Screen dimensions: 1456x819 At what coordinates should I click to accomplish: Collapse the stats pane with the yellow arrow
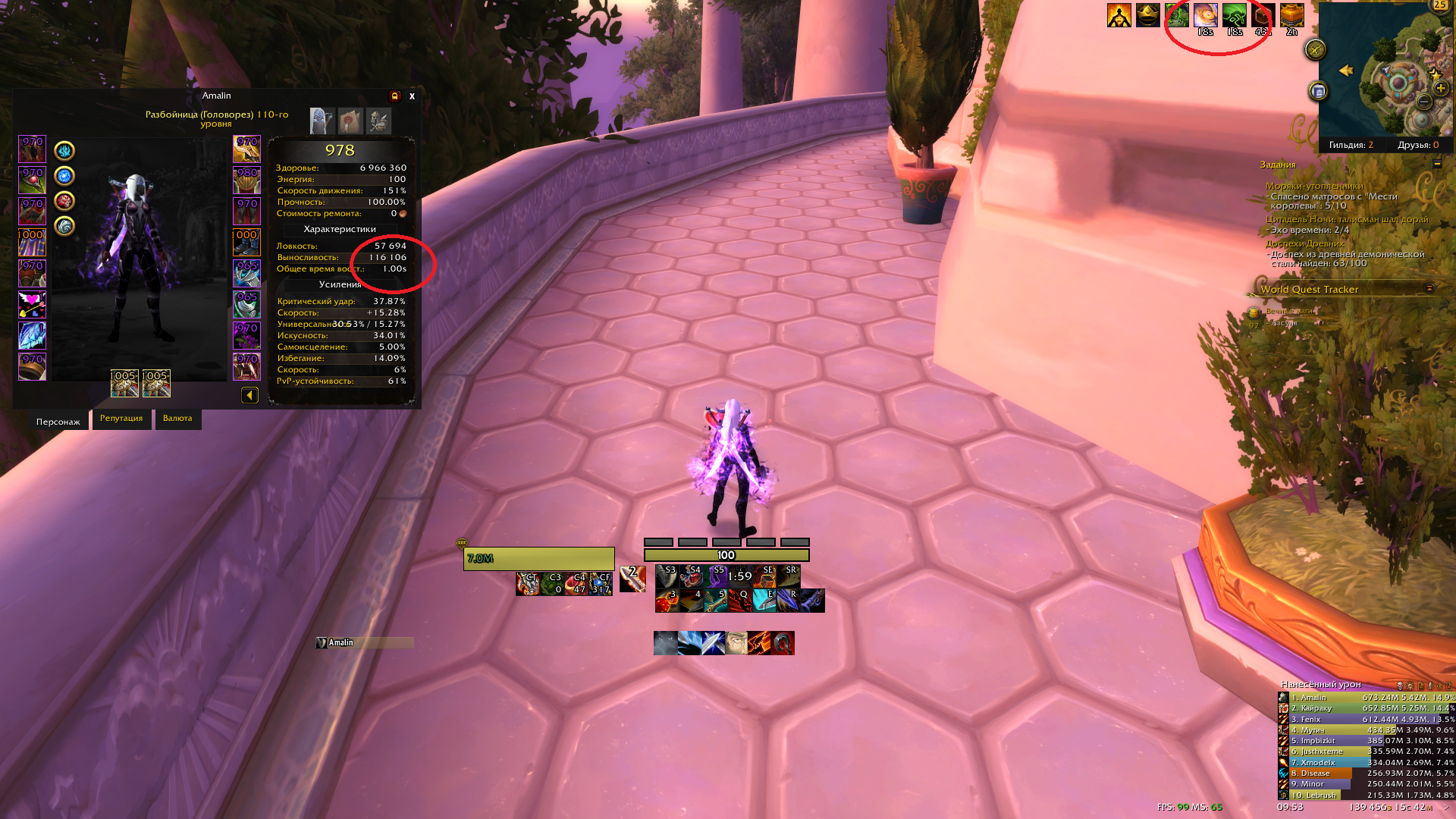click(x=249, y=395)
